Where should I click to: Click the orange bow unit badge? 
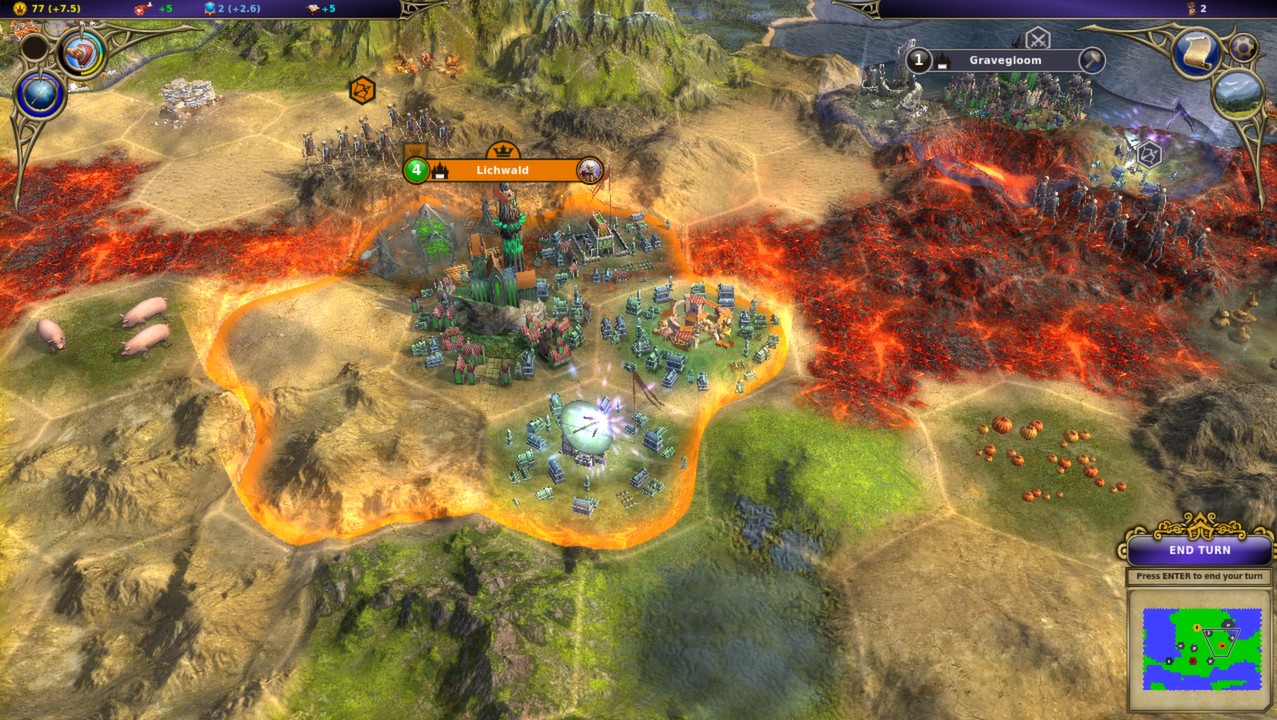tap(362, 91)
